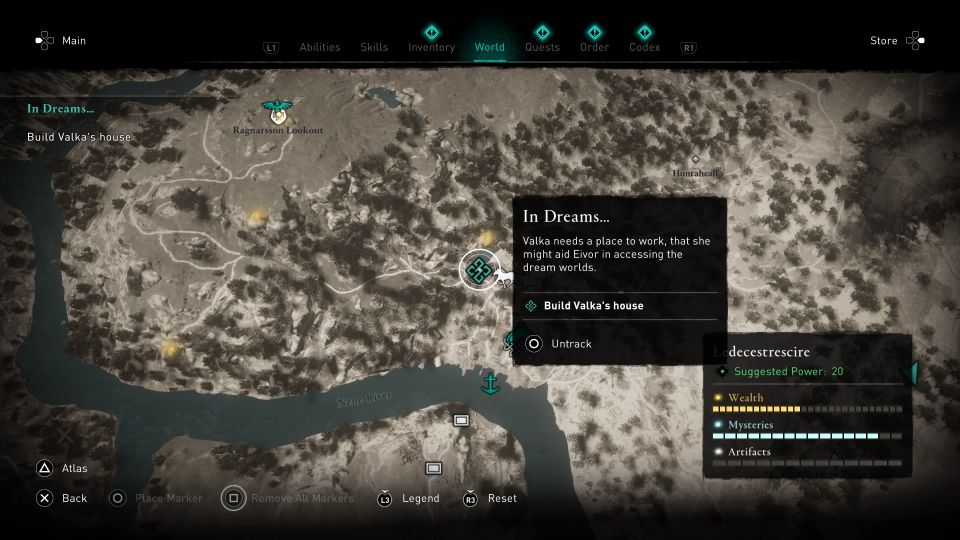Image resolution: width=960 pixels, height=540 pixels.
Task: Switch to the Abilities tab
Action: coord(319,47)
